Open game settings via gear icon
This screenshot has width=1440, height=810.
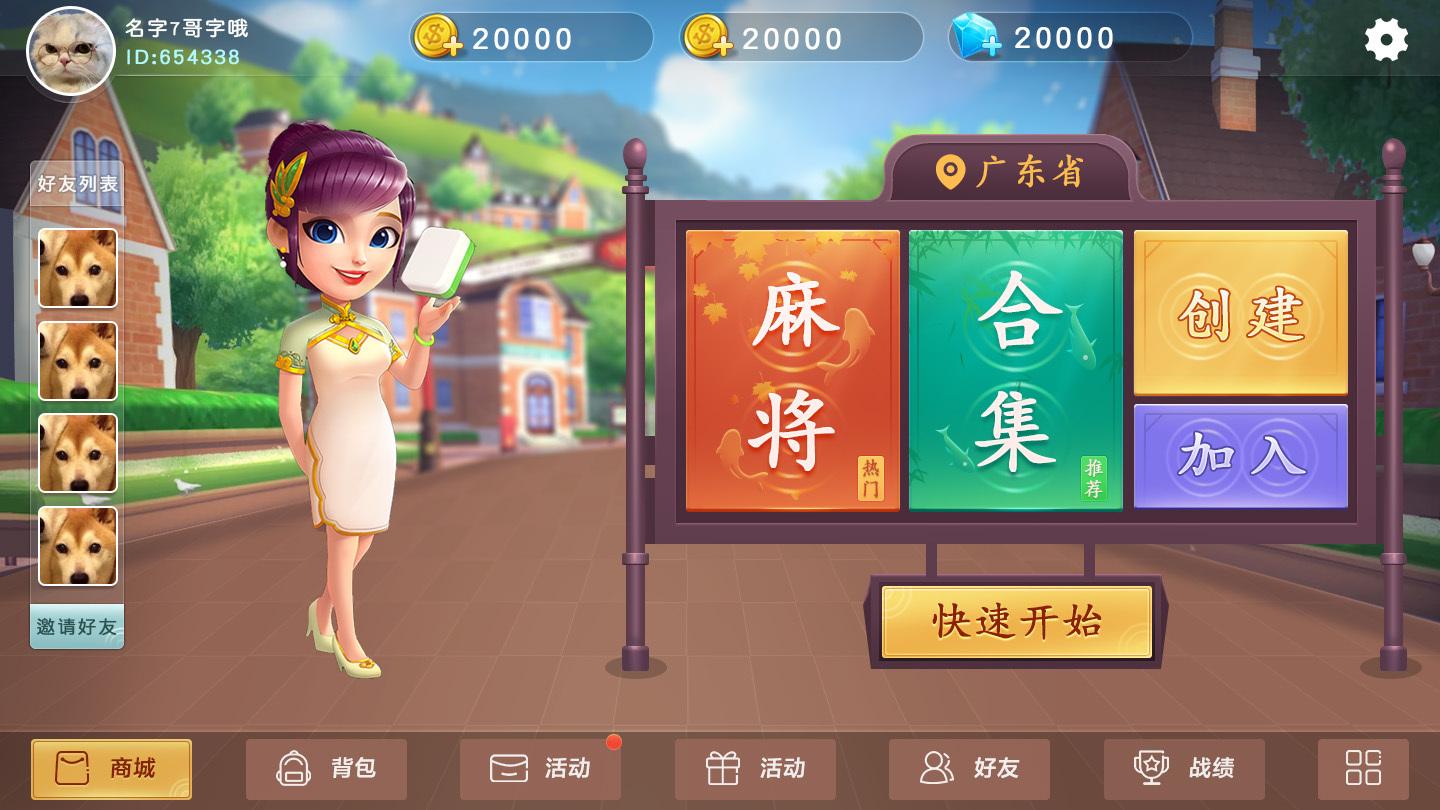[x=1385, y=40]
